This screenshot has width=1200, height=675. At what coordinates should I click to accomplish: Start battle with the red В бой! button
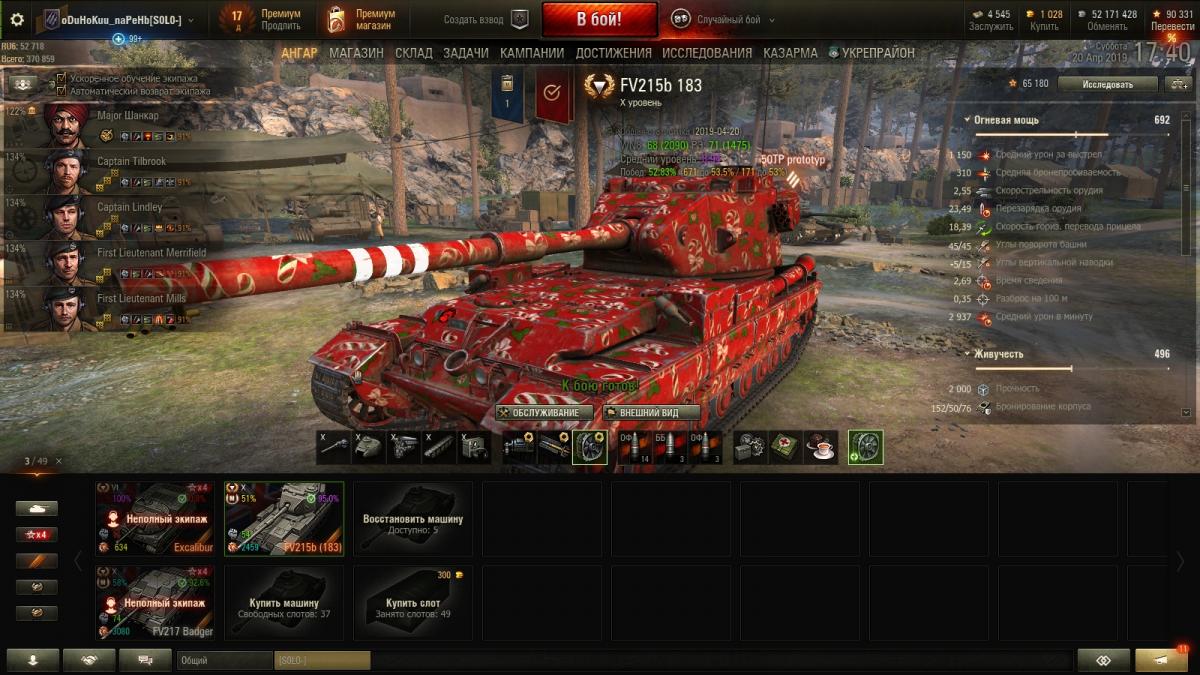[x=599, y=19]
